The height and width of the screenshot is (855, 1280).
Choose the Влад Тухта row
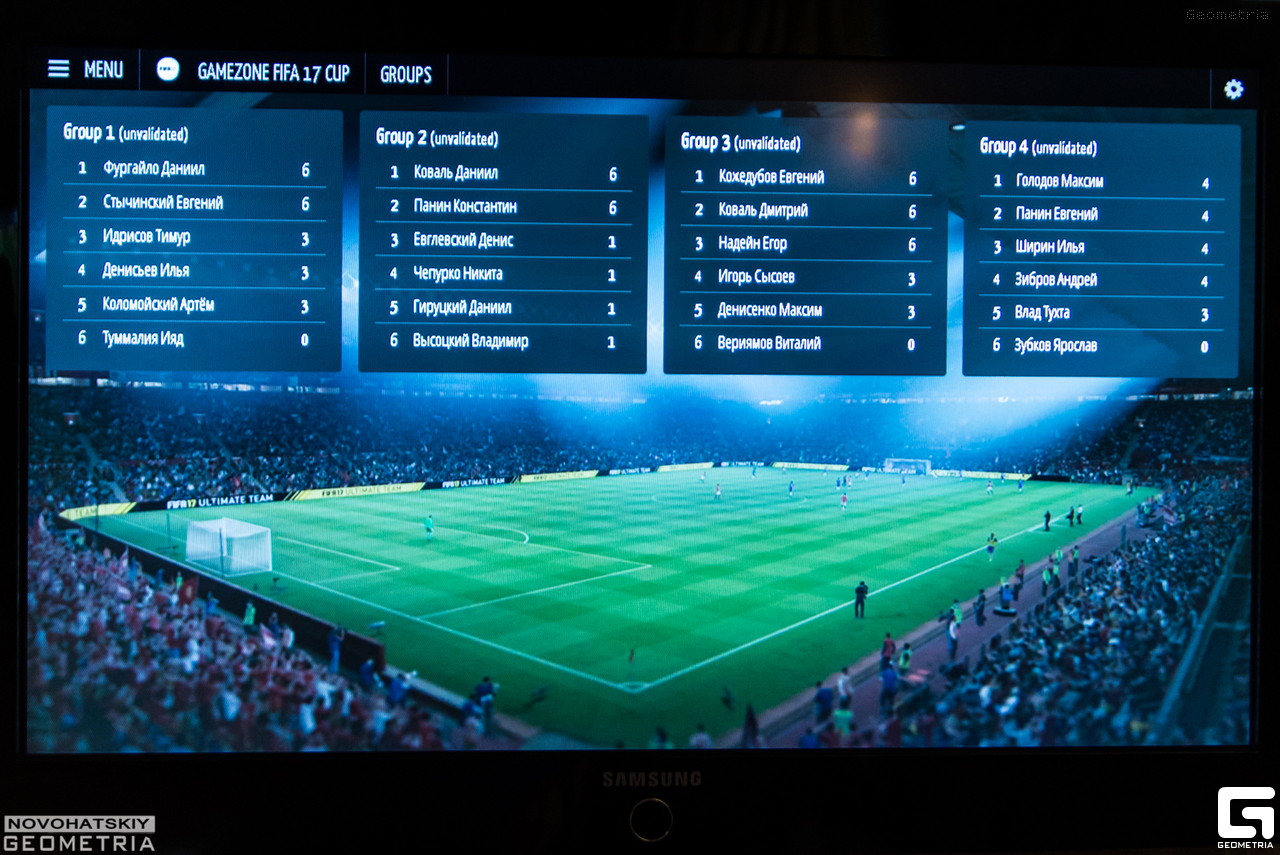pos(1043,313)
